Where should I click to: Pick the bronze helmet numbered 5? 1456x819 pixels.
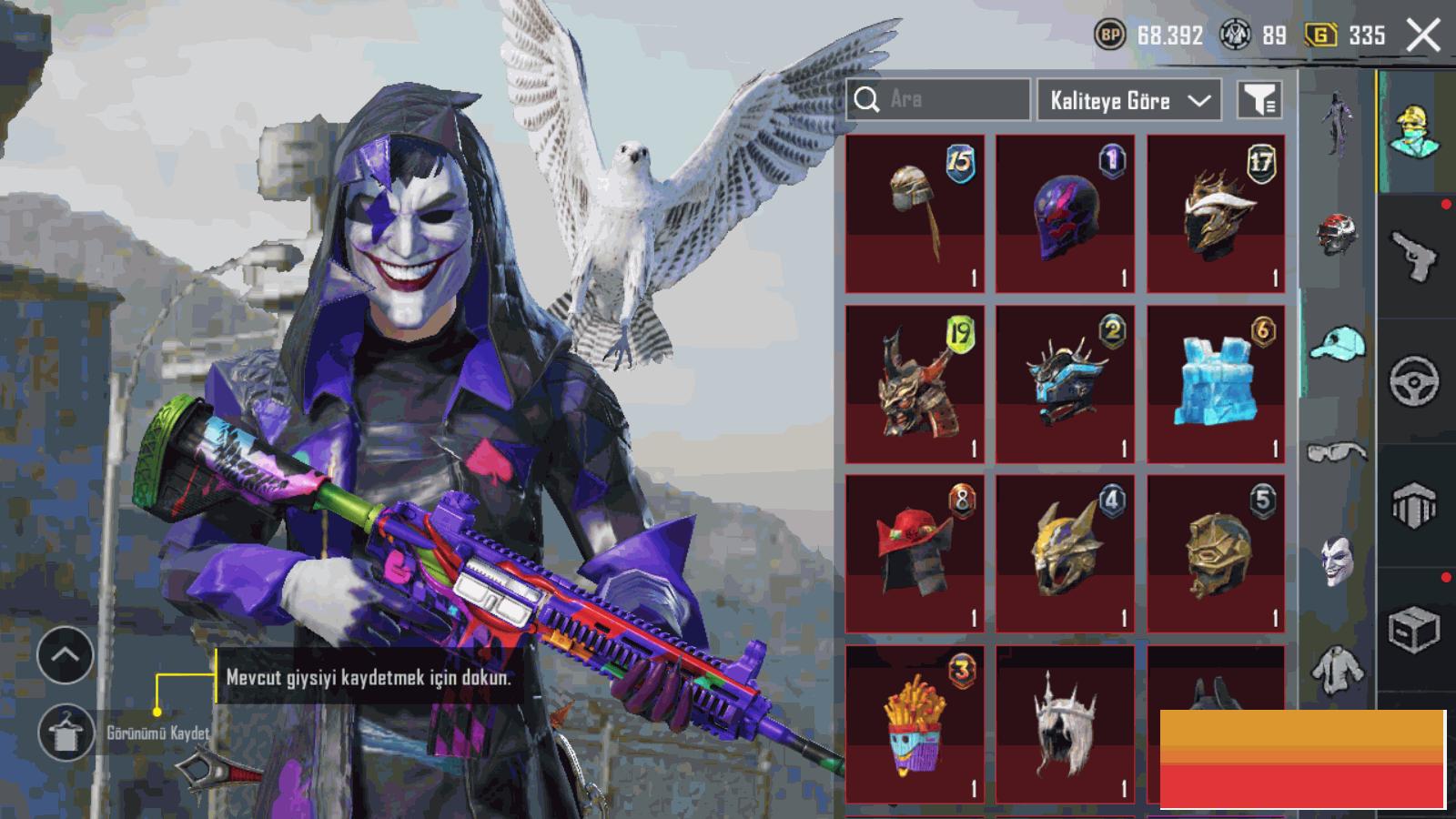pyautogui.click(x=1216, y=553)
